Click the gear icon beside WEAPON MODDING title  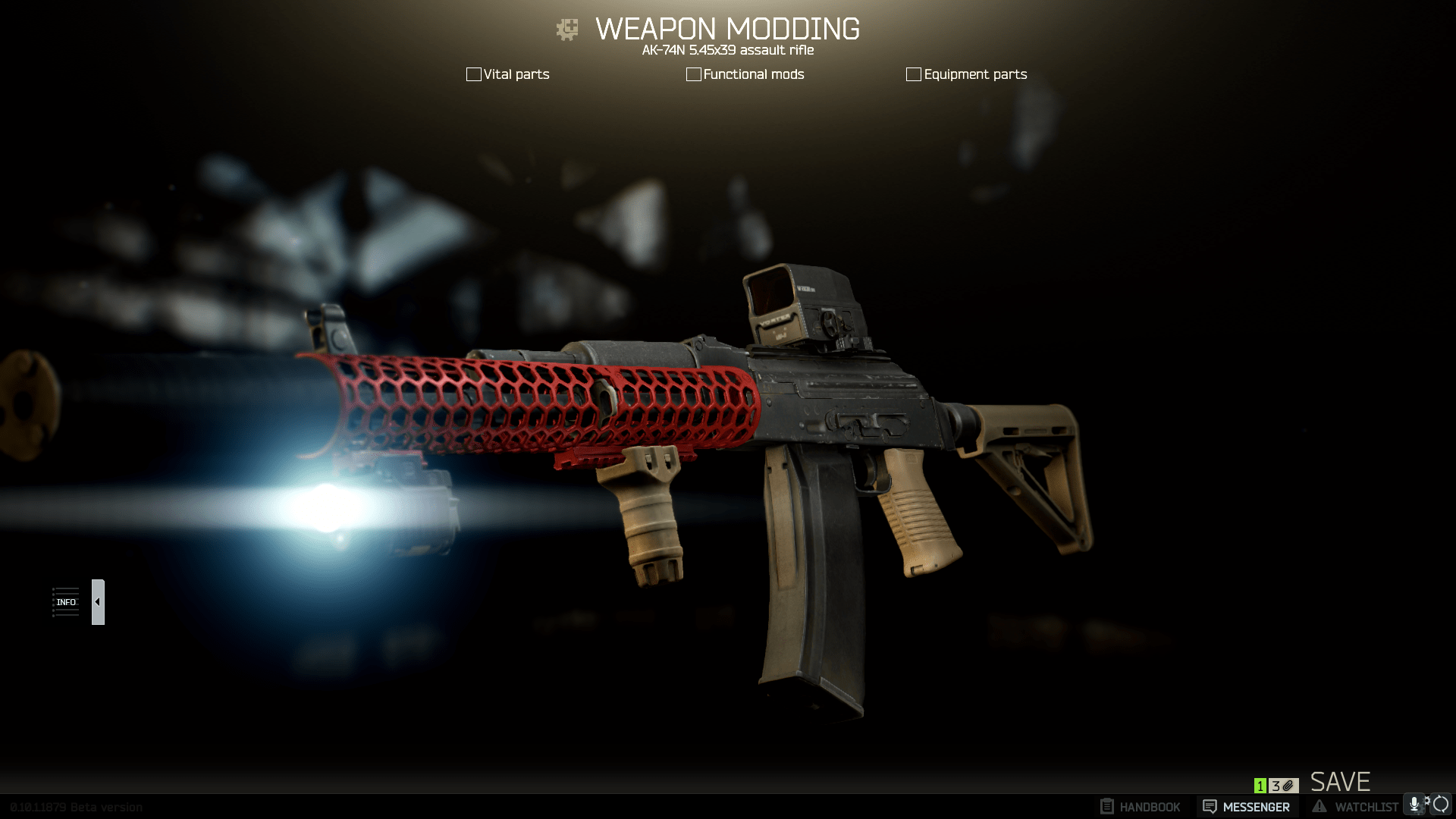pyautogui.click(x=566, y=29)
